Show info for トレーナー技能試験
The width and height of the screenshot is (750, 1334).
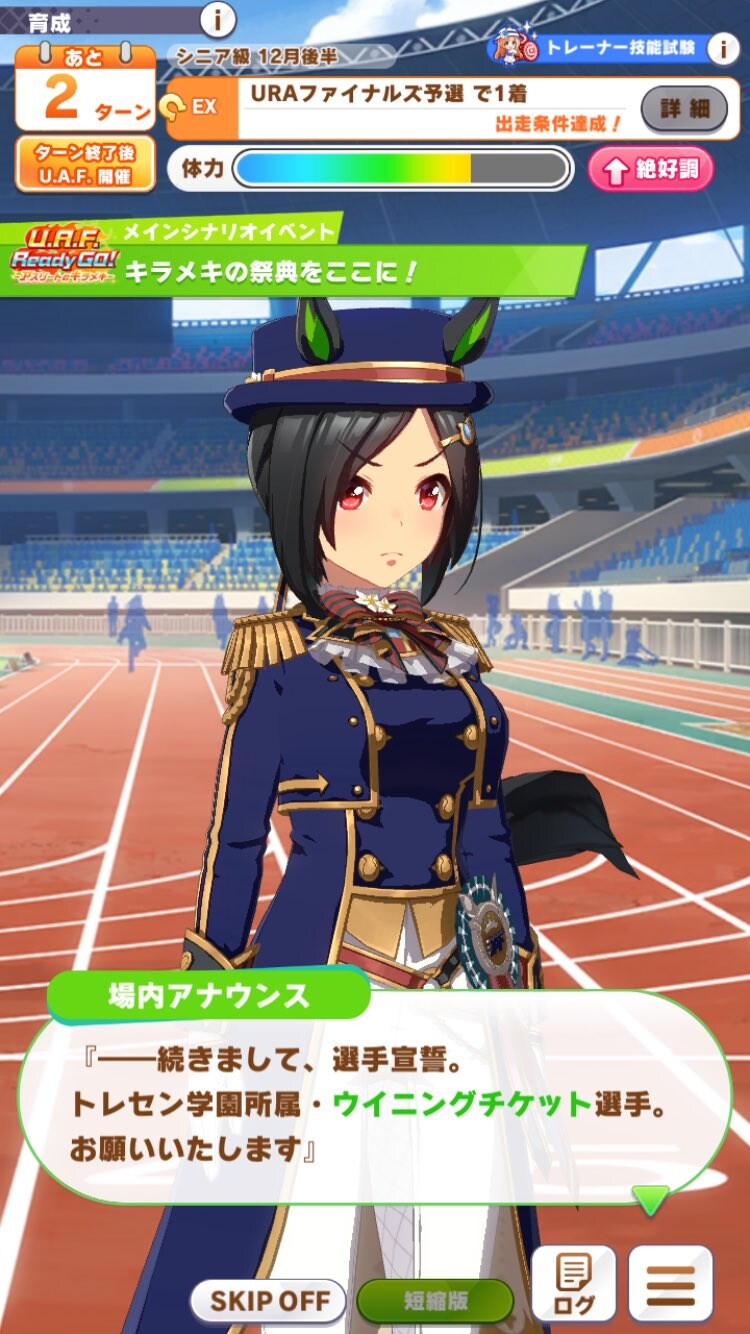pyautogui.click(x=722, y=47)
